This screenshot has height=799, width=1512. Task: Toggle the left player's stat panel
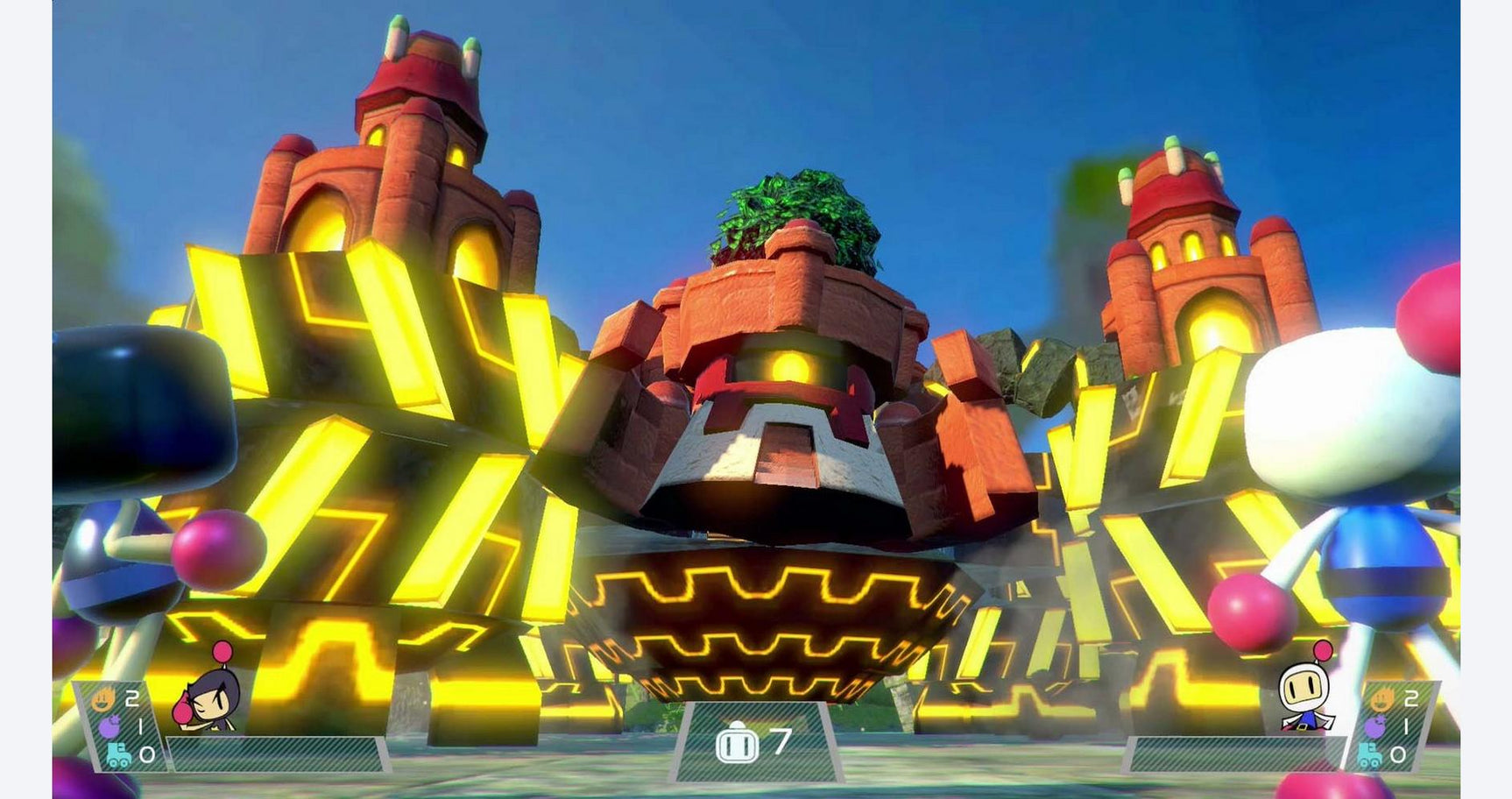coord(123,727)
